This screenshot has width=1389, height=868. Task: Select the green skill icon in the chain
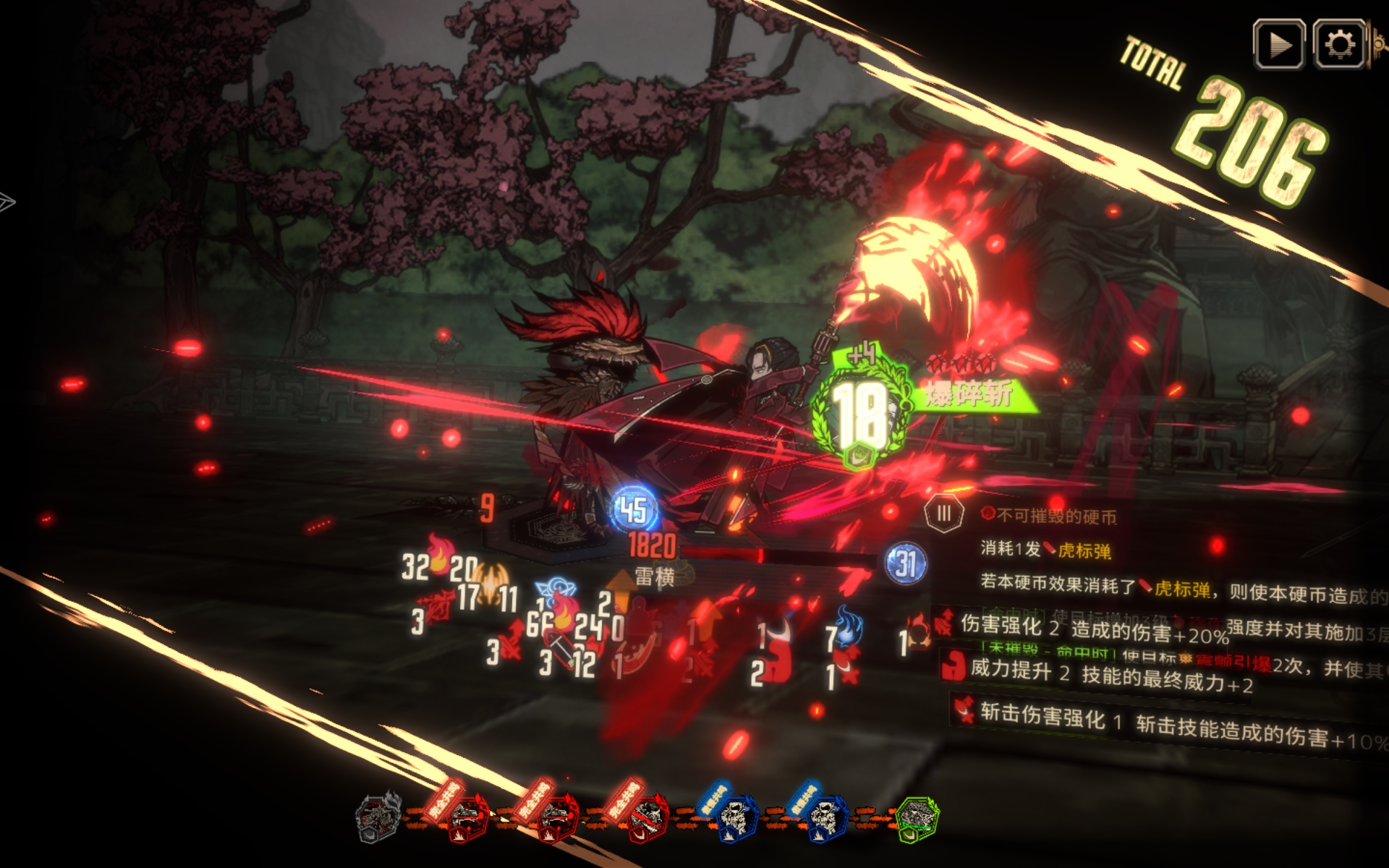point(917,819)
